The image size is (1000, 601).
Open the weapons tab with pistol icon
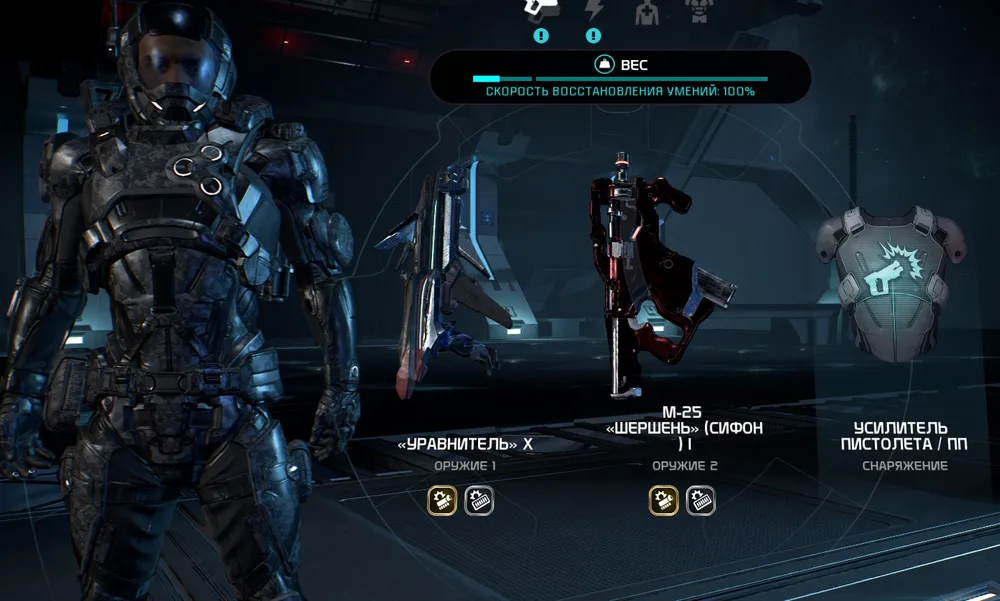pos(540,10)
